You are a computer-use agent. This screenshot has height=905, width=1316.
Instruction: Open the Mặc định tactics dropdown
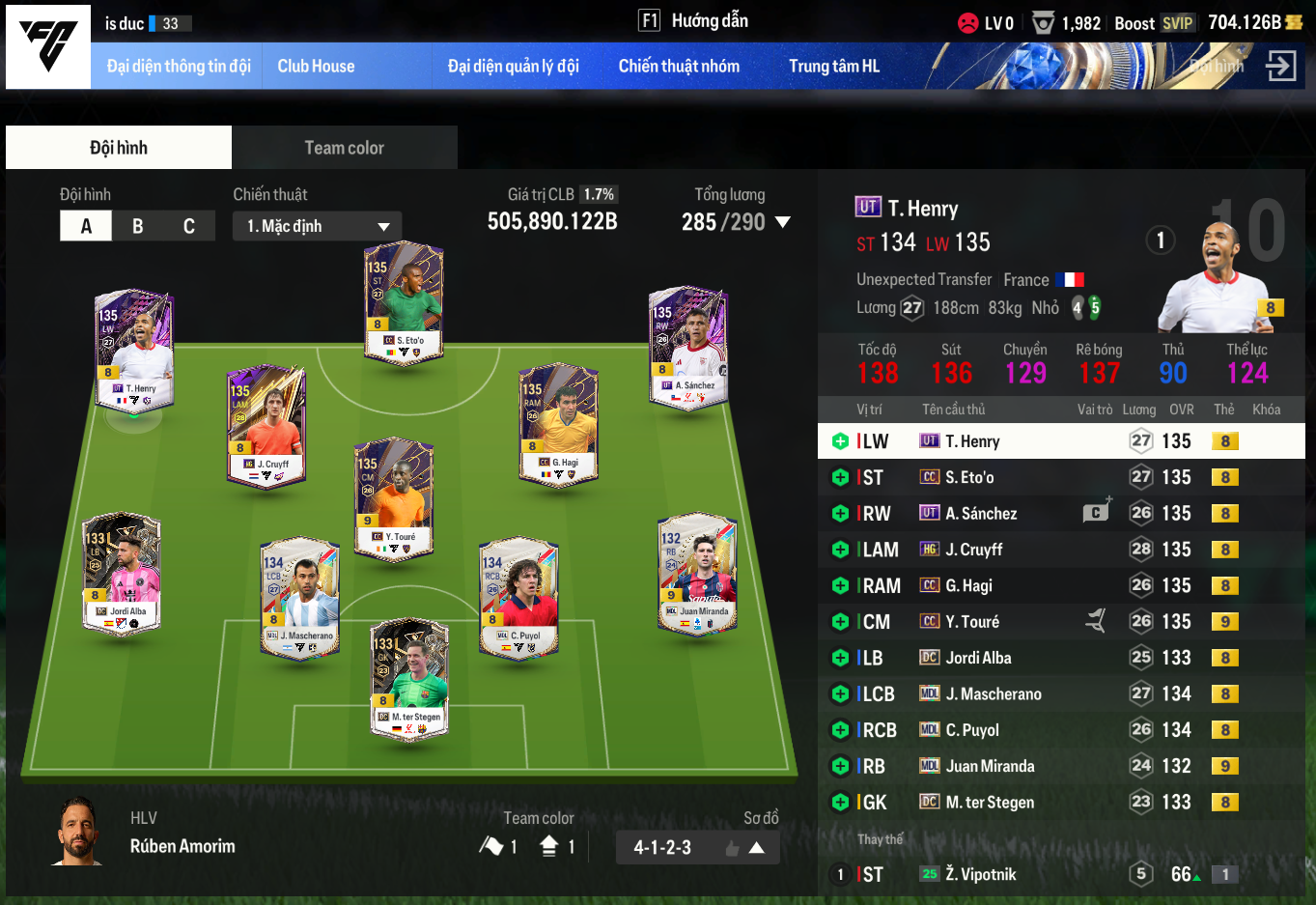[317, 226]
